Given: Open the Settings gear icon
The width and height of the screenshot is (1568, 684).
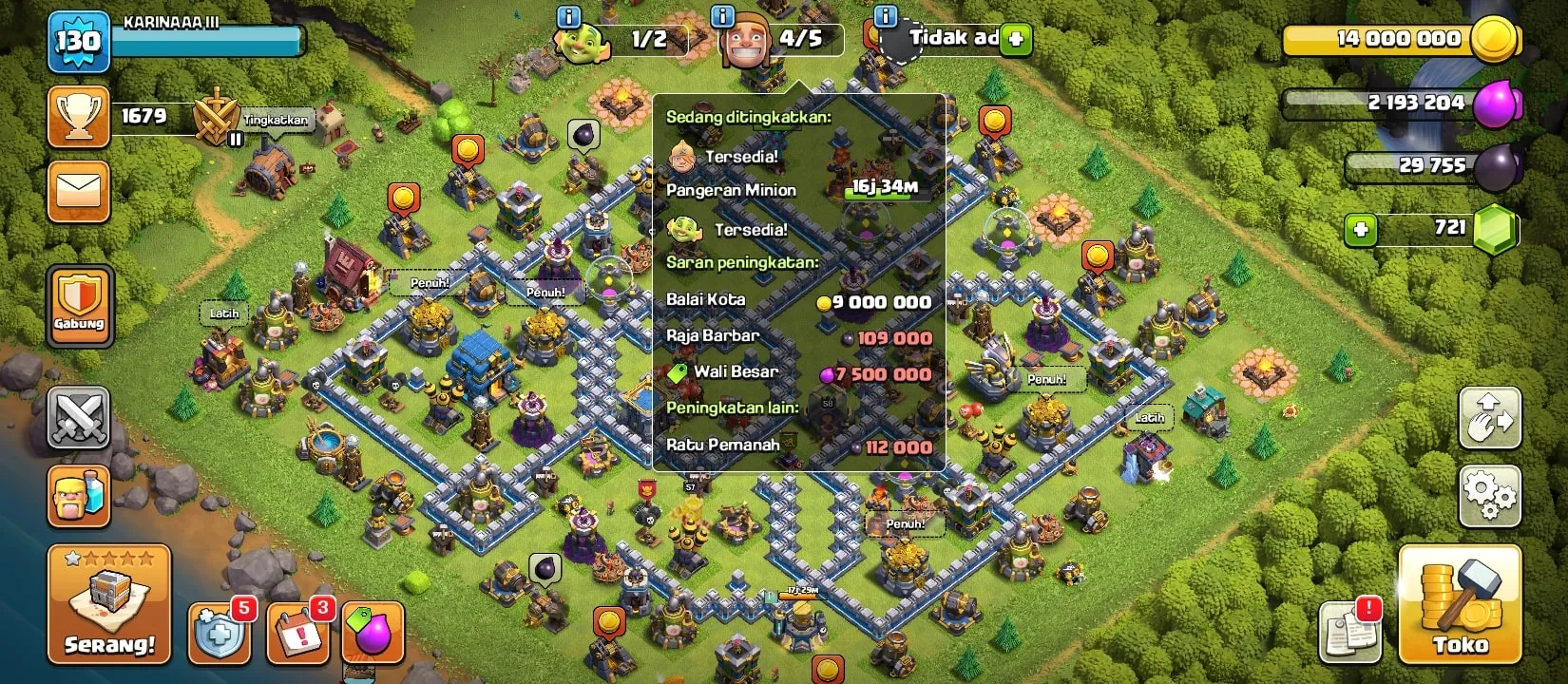Looking at the screenshot, I should coord(1490,493).
